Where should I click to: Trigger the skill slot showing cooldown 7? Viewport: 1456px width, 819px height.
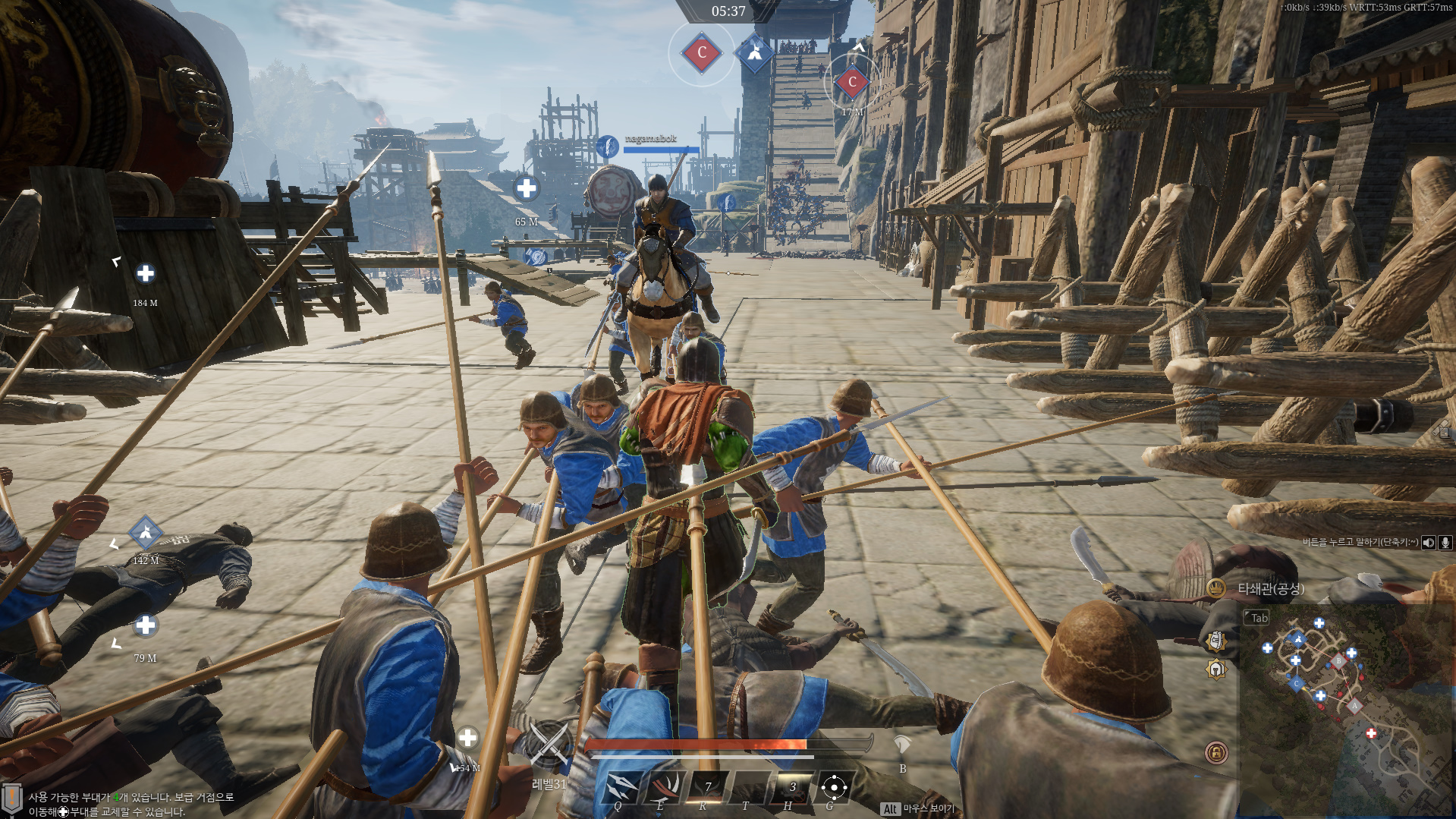[706, 786]
